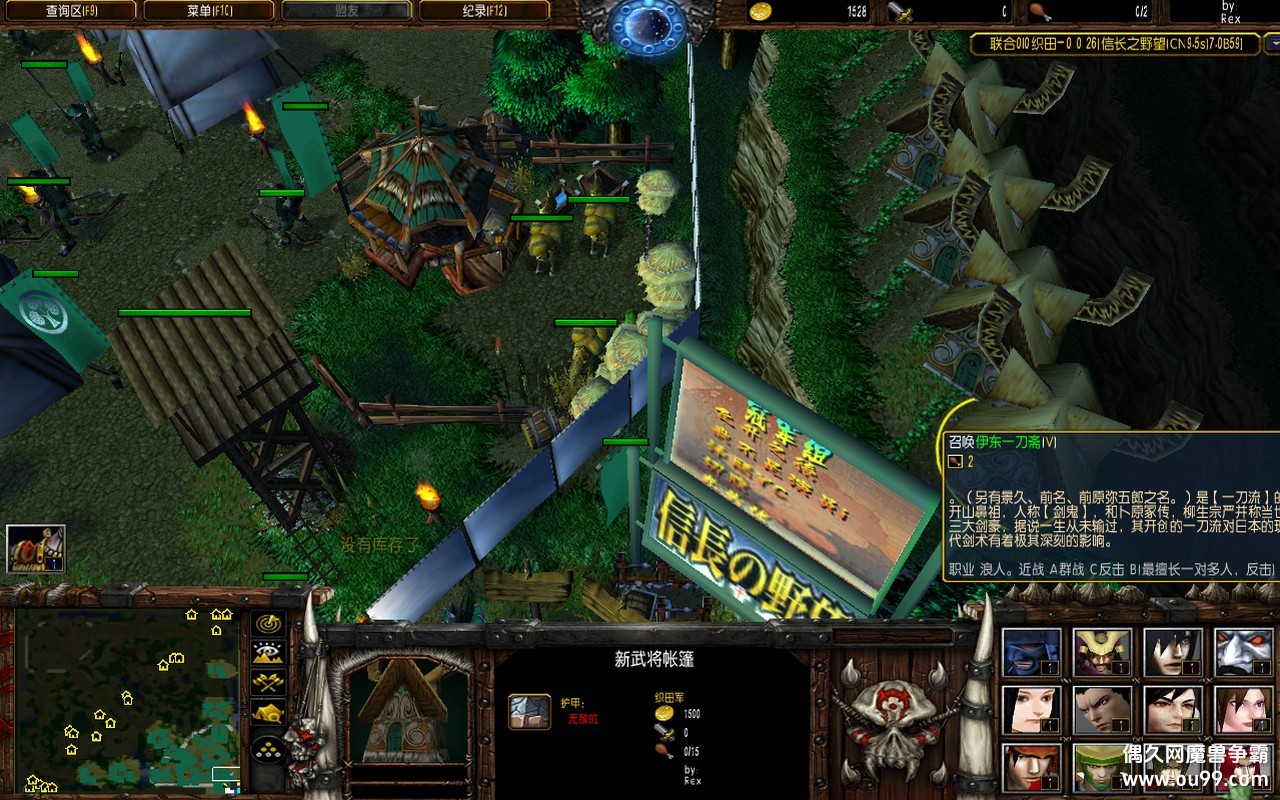This screenshot has width=1280, height=800.
Task: Summon the golden-helmet samurai hero
Action: tap(1102, 653)
